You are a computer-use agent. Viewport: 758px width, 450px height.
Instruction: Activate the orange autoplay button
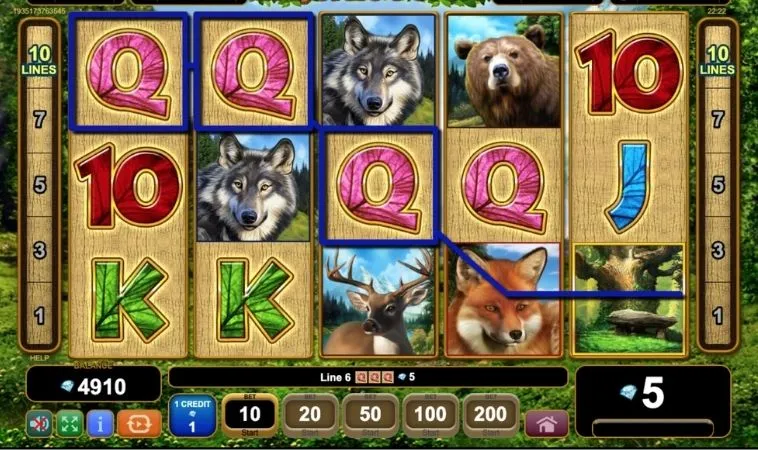138,422
